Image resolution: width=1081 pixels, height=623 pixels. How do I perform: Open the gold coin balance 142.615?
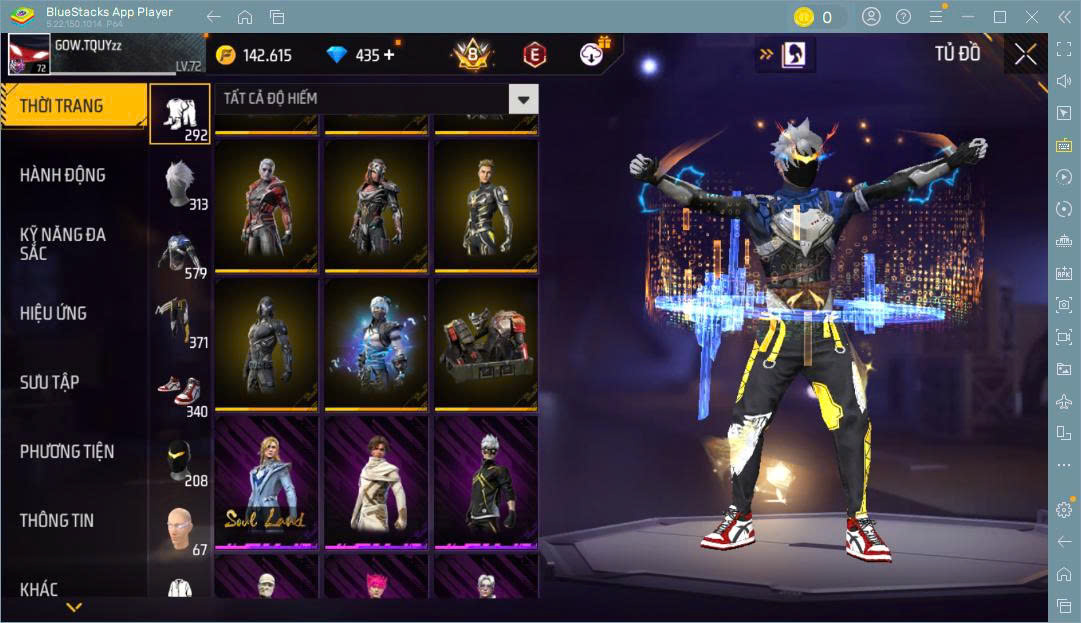254,55
